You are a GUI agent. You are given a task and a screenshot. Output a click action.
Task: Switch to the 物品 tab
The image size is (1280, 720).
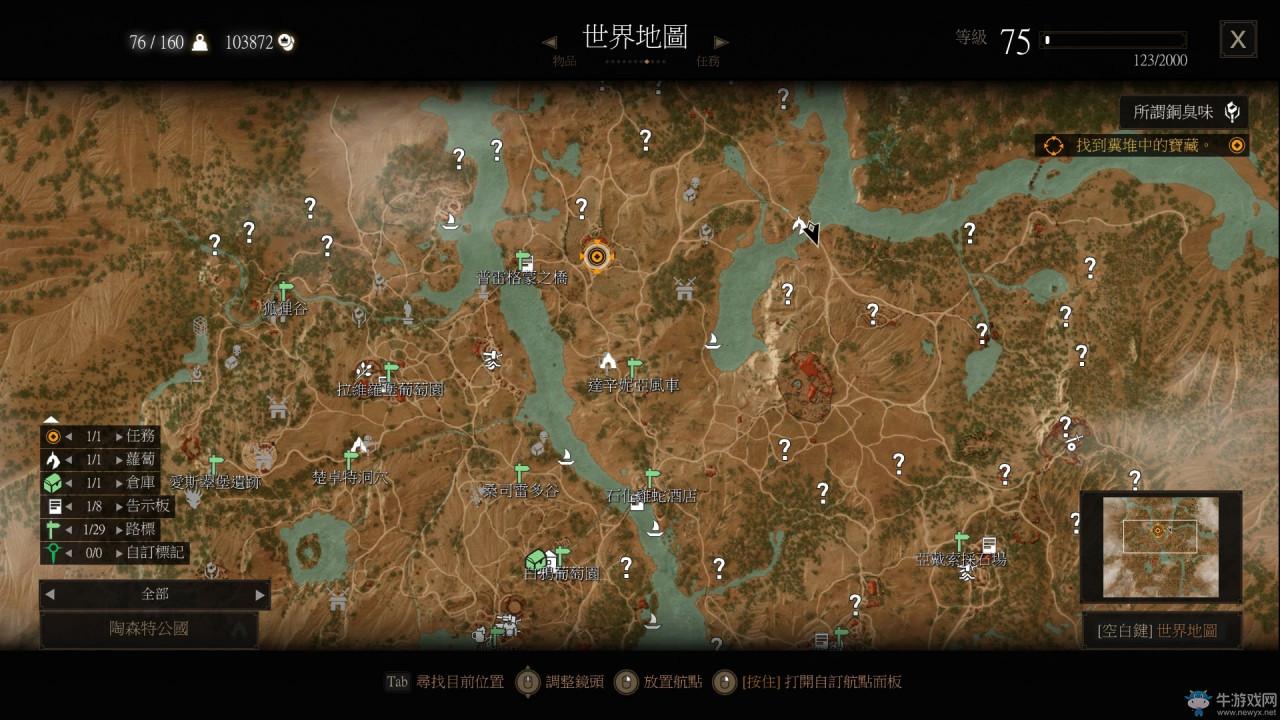[566, 60]
